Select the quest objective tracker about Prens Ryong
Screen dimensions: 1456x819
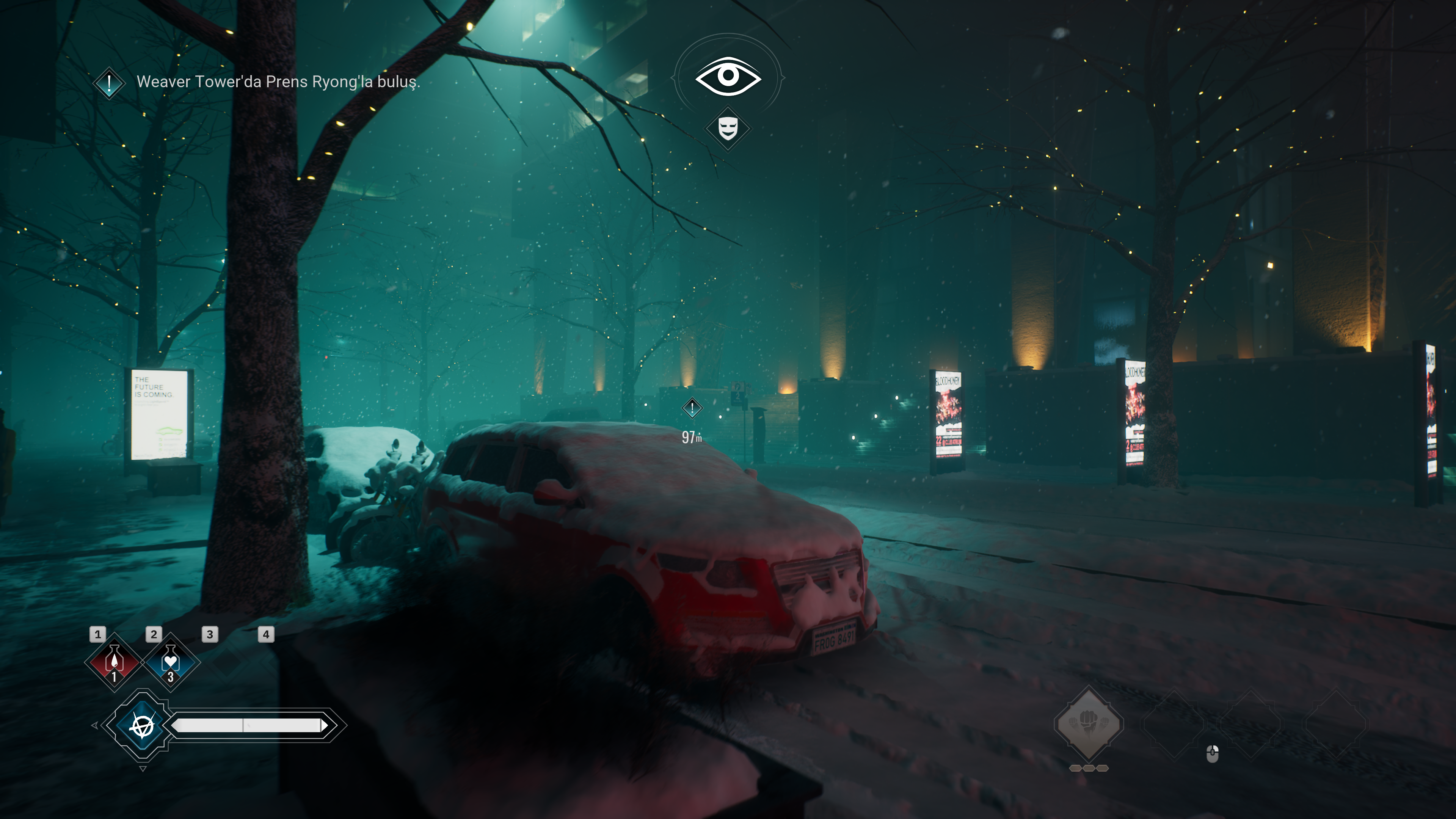[278, 82]
